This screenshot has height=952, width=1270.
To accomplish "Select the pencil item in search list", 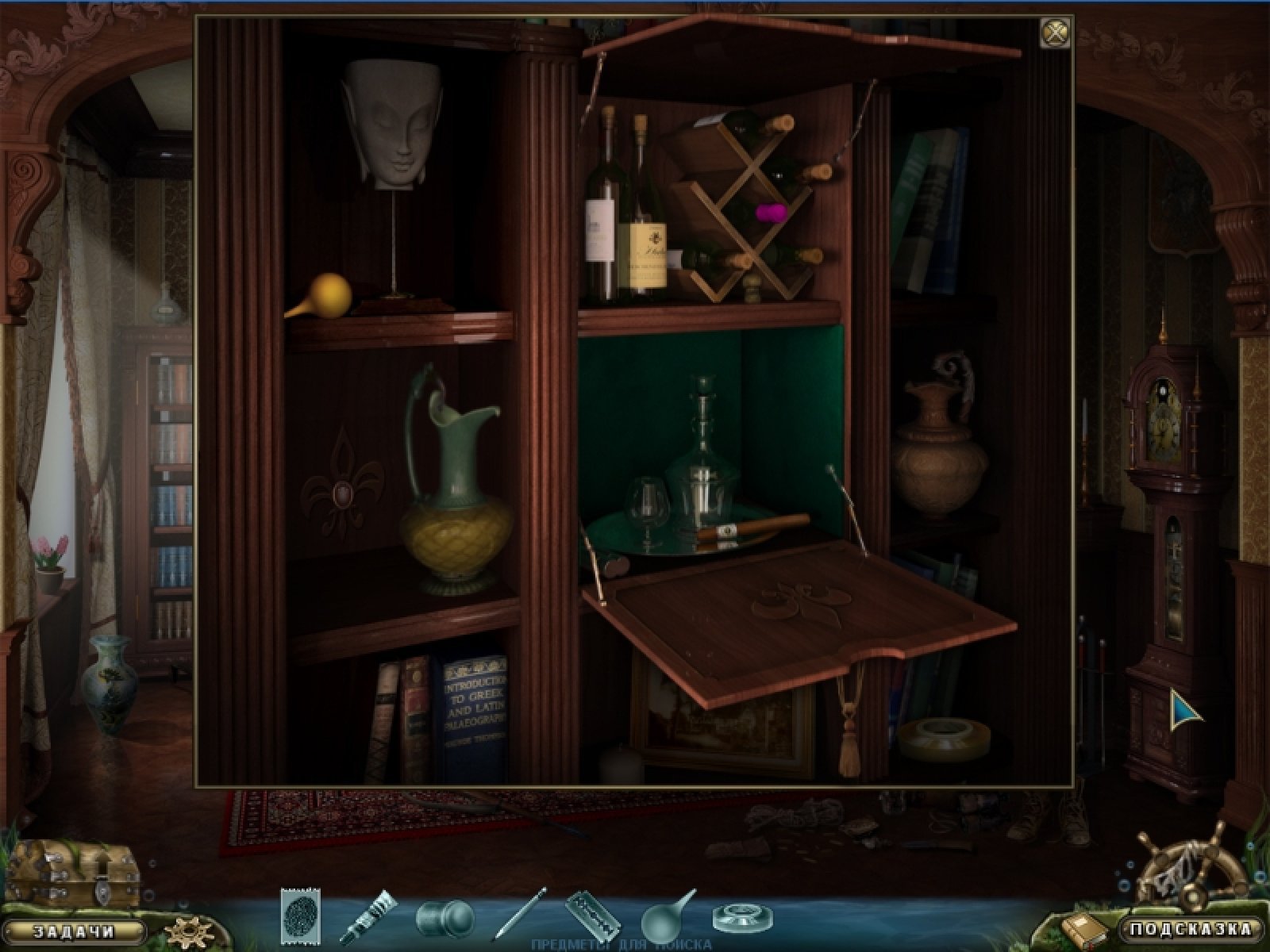I will [520, 914].
